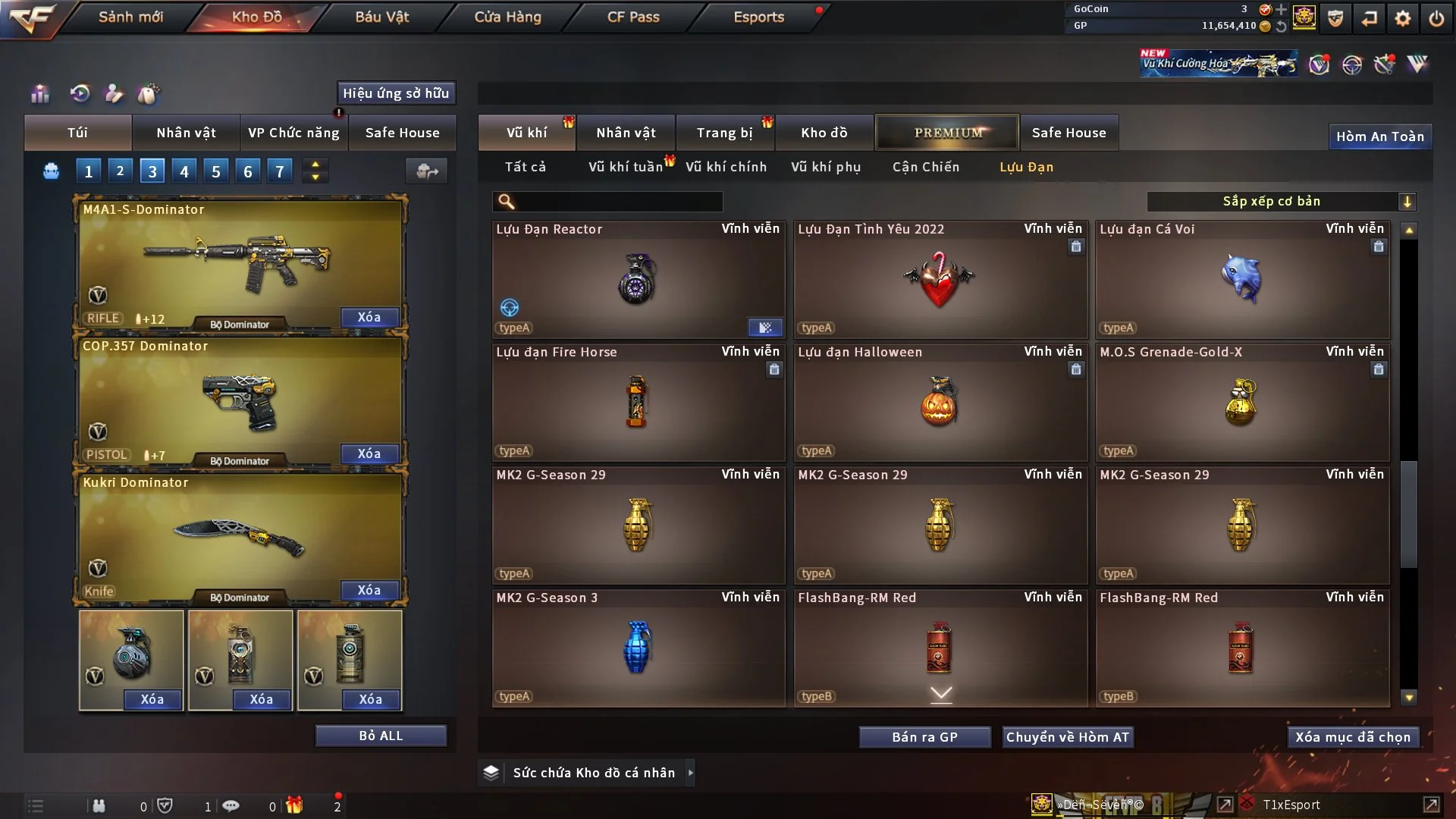Click Bỏ ALL to unequip everything
1456x819 pixels.
pos(381,736)
